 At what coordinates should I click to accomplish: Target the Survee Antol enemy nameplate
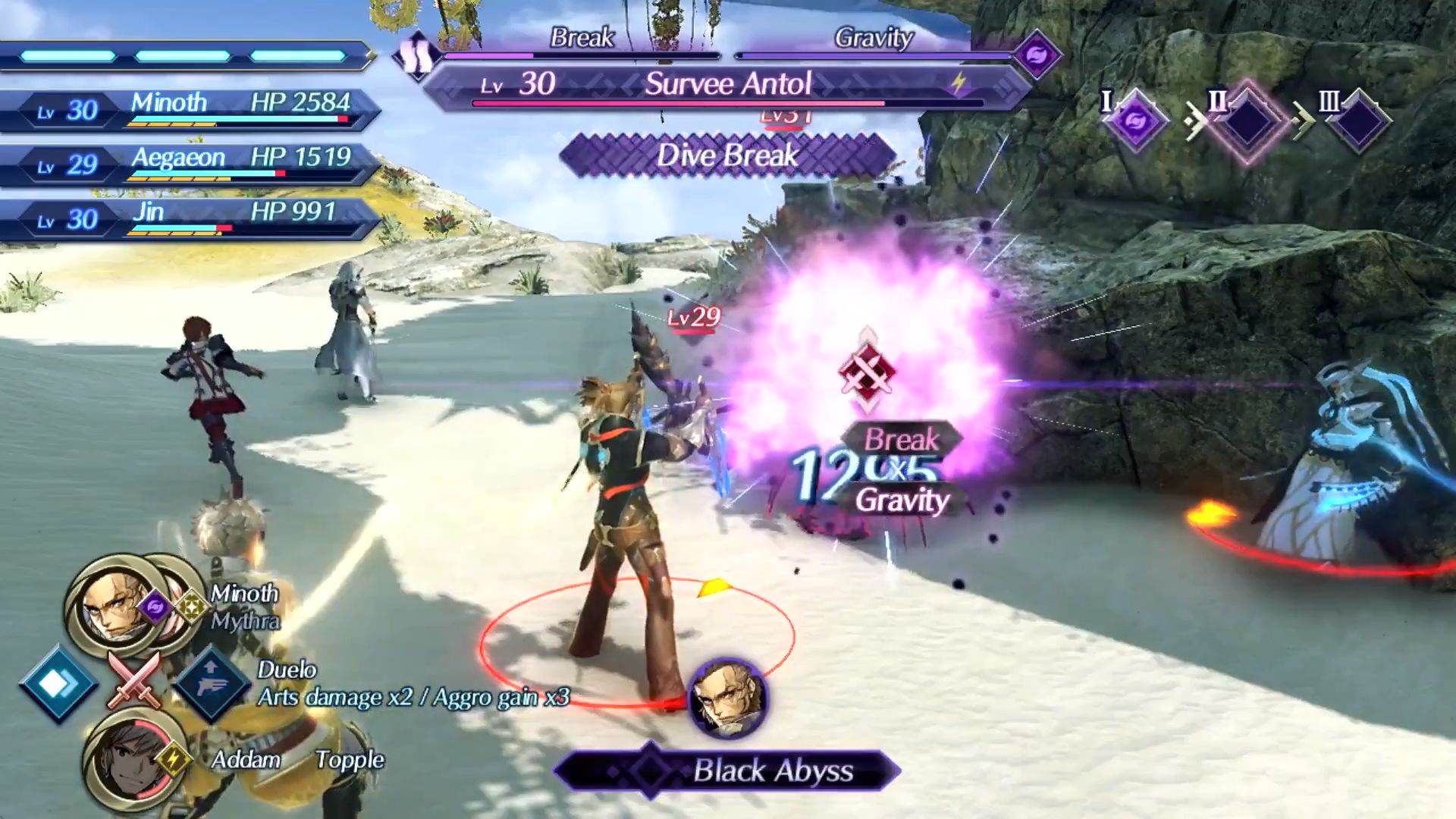tap(726, 85)
